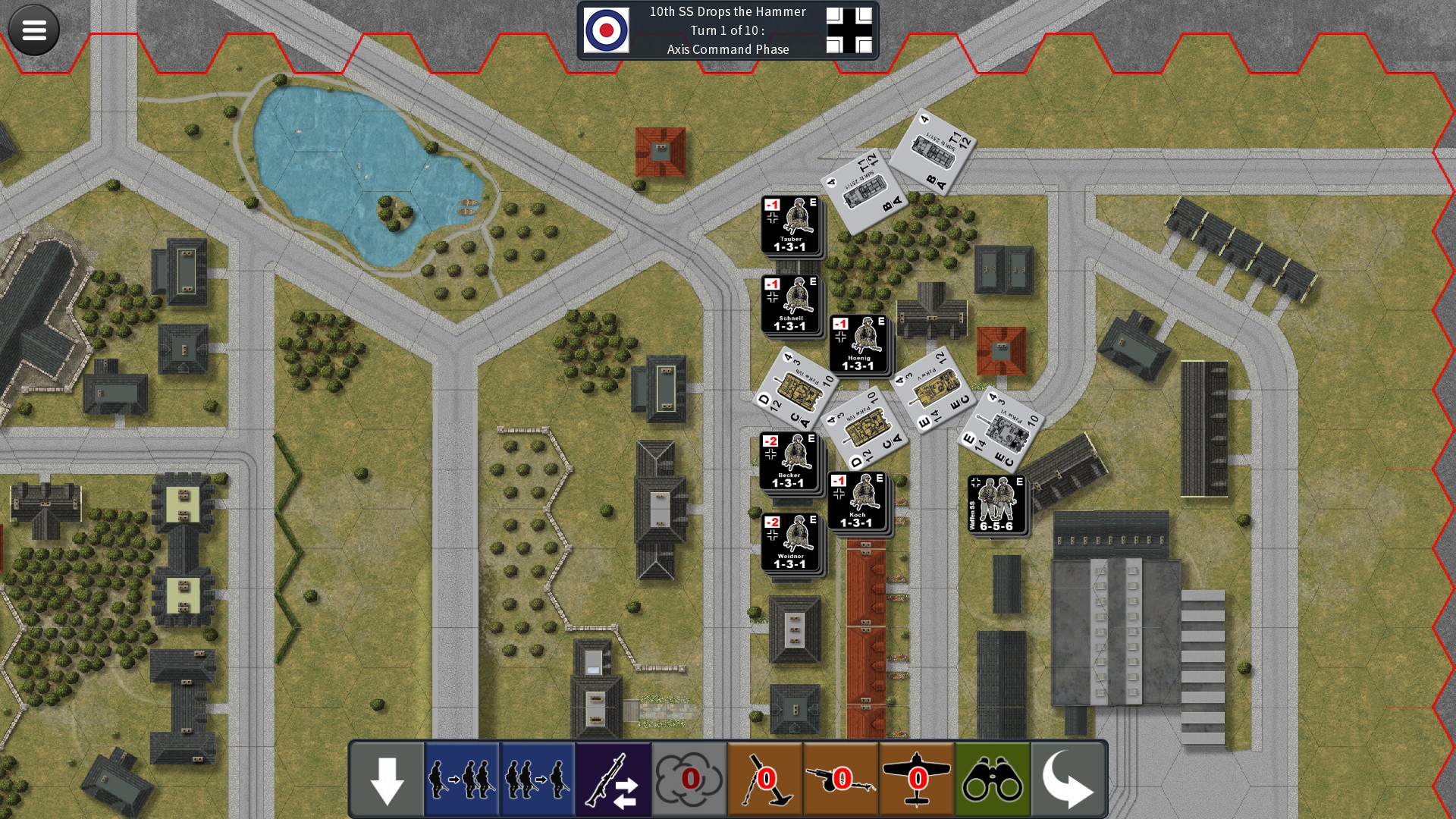
Task: Select the smoke cloud support button
Action: tap(689, 780)
